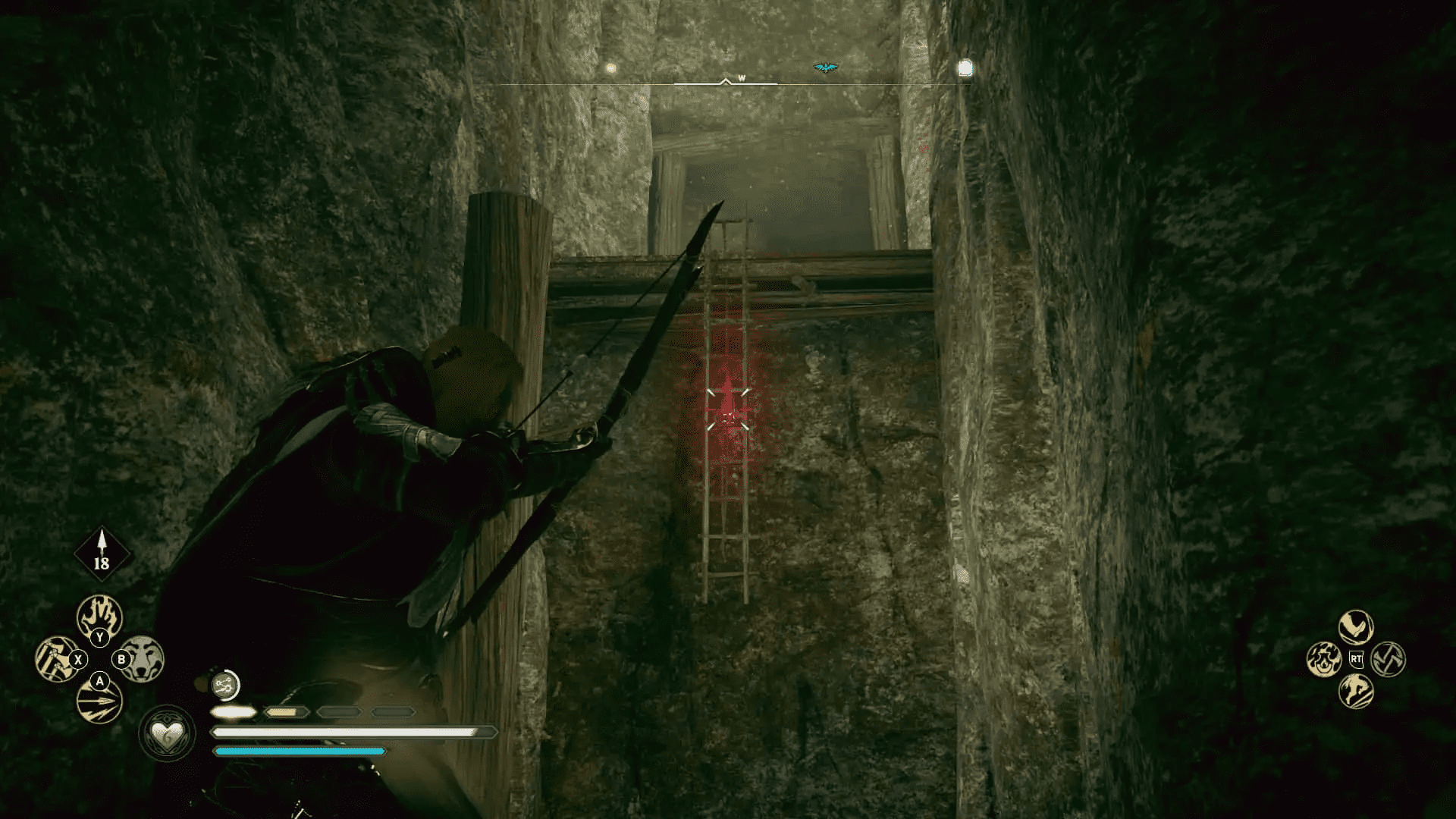Screen dimensions: 1456x819
Task: Select the fire attack ability near RT
Action: [1325, 659]
